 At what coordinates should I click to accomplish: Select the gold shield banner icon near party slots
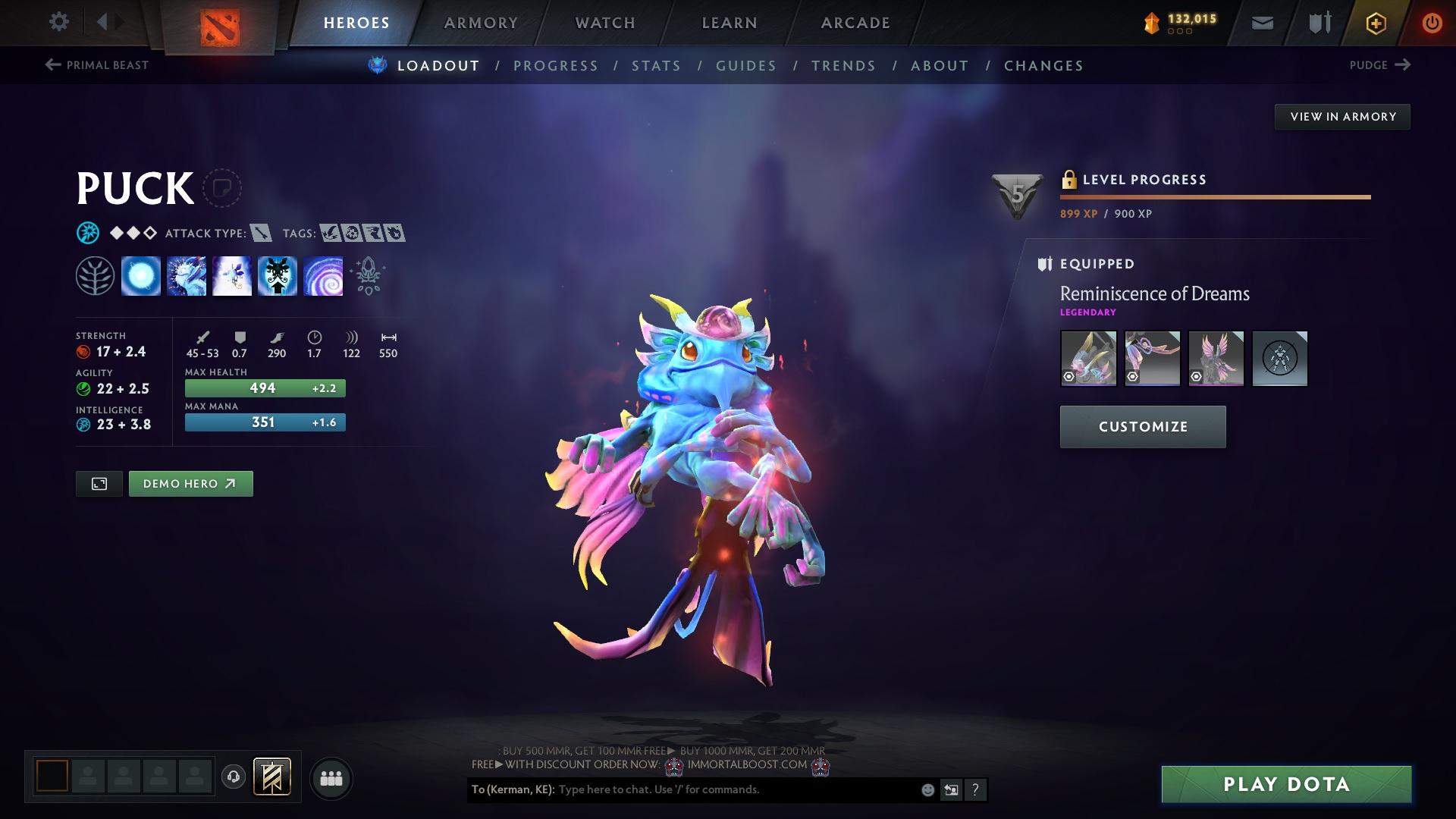[271, 777]
